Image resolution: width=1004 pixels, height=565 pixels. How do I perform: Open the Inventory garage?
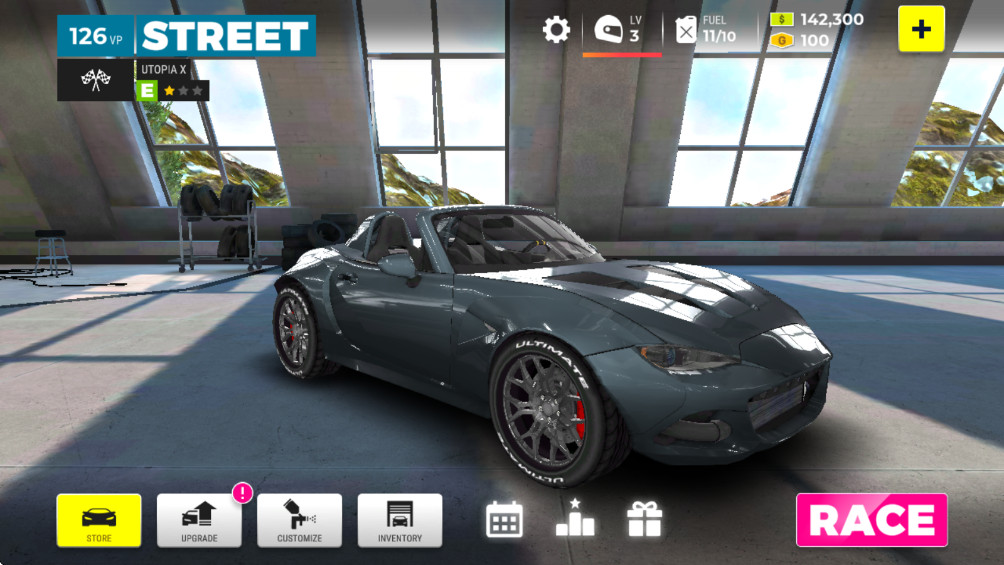click(x=399, y=520)
